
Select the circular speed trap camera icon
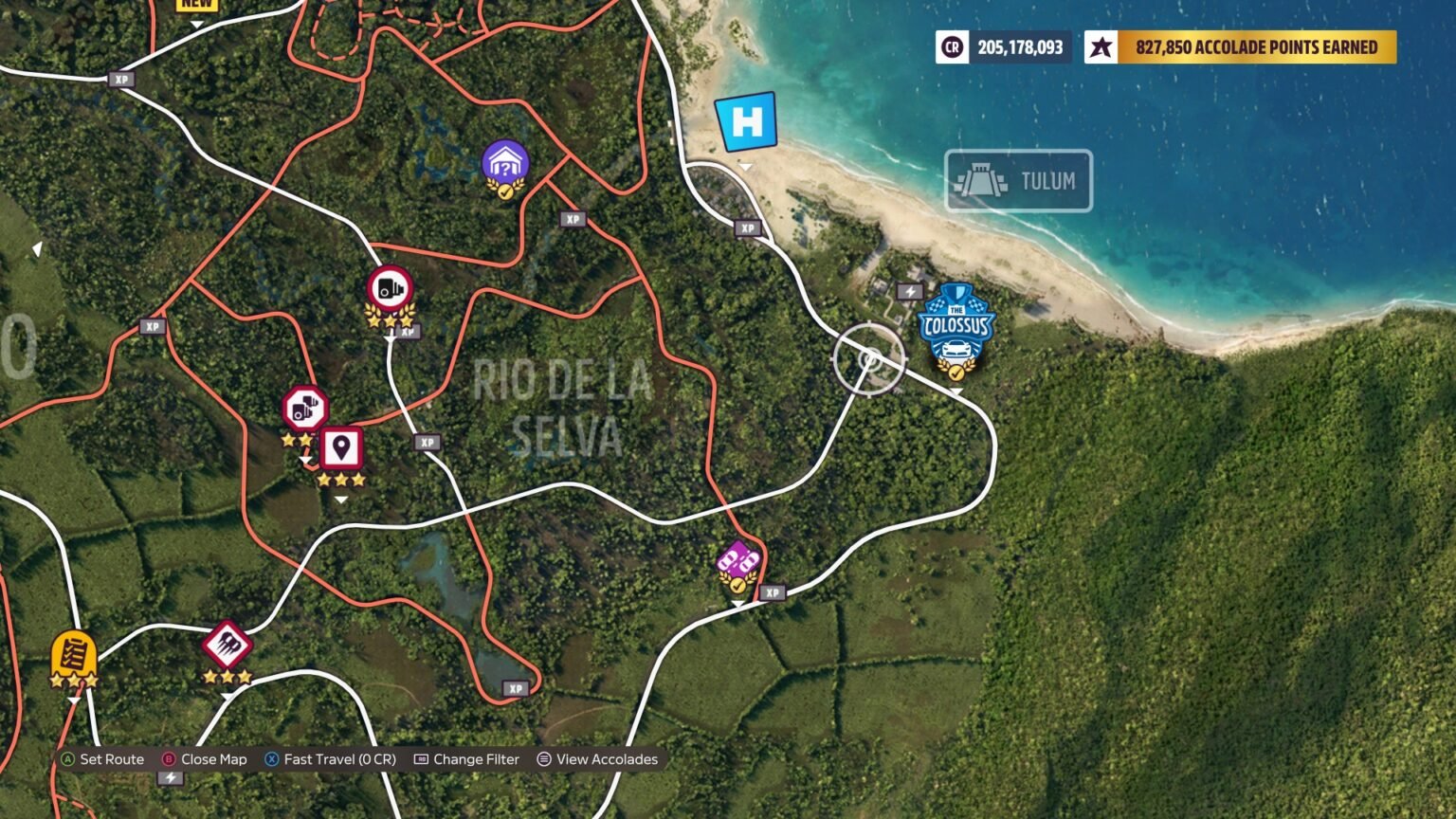389,287
